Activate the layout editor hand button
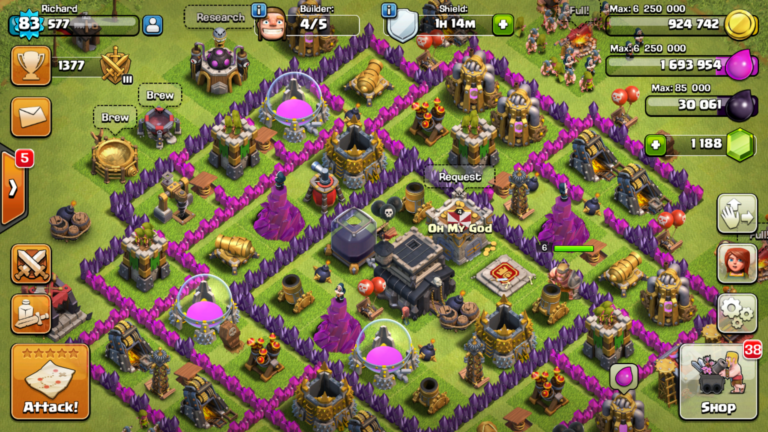 [736, 212]
